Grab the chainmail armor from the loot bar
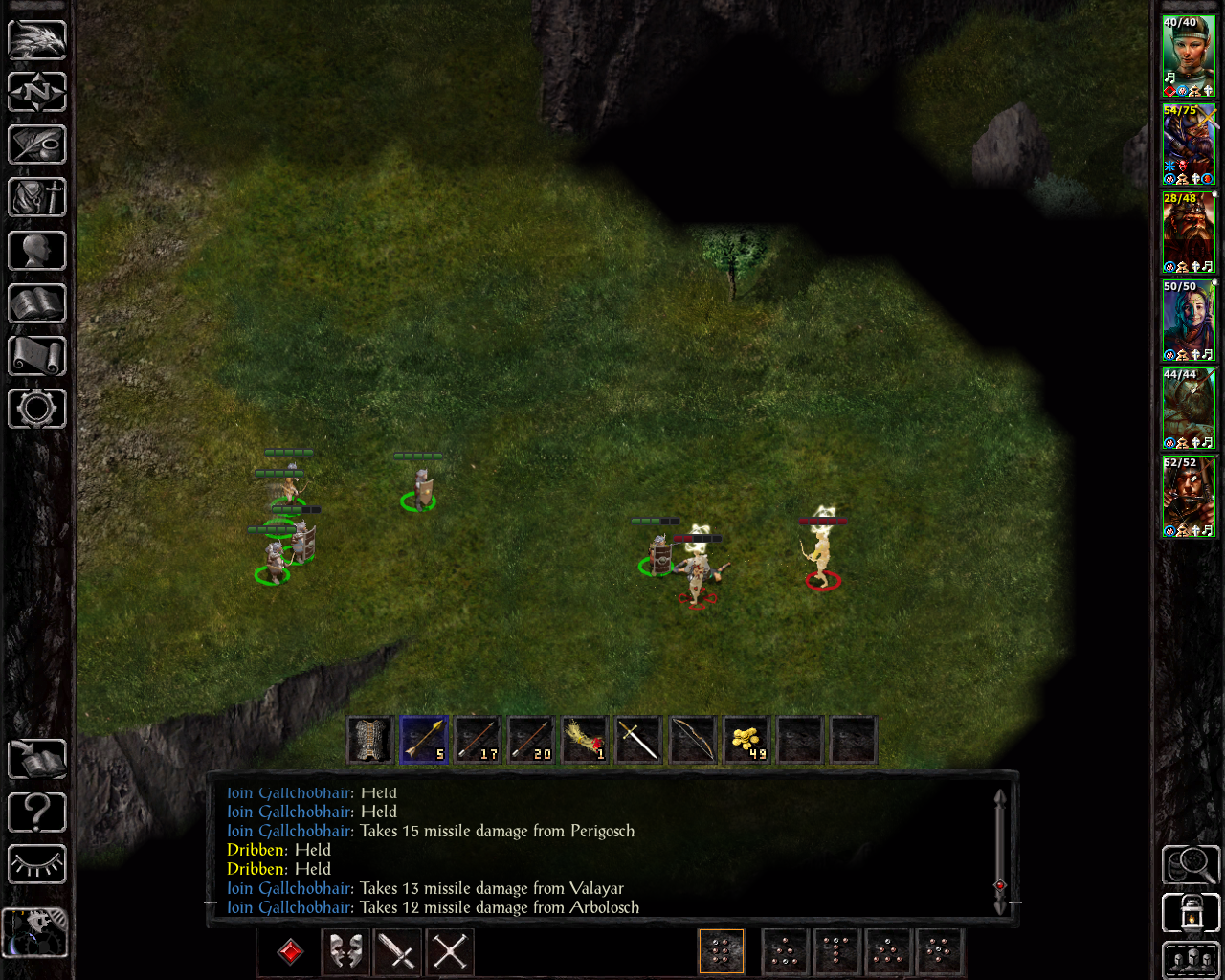This screenshot has height=980, width=1225. [x=370, y=740]
